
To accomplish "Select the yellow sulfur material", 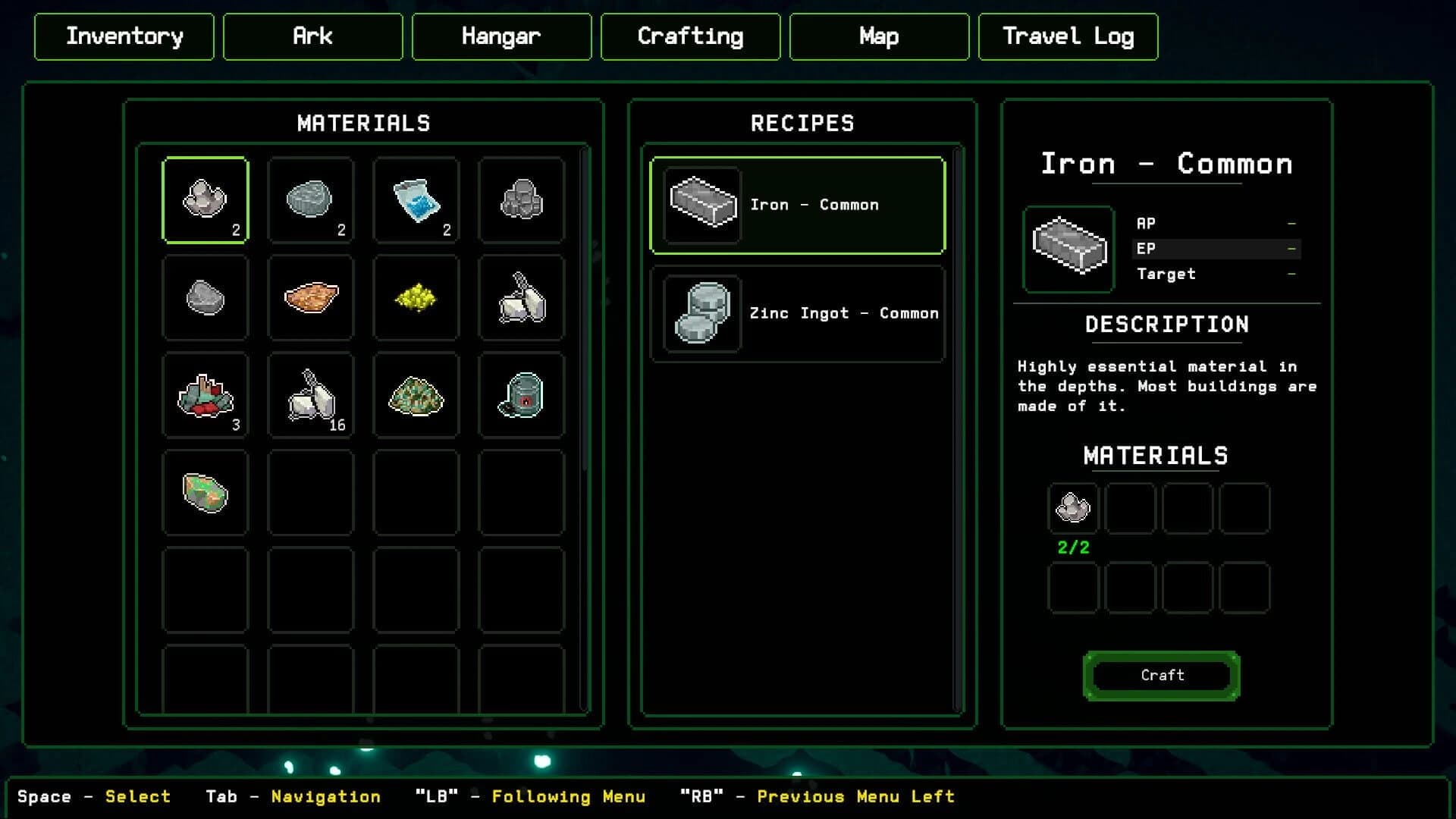I will (416, 297).
